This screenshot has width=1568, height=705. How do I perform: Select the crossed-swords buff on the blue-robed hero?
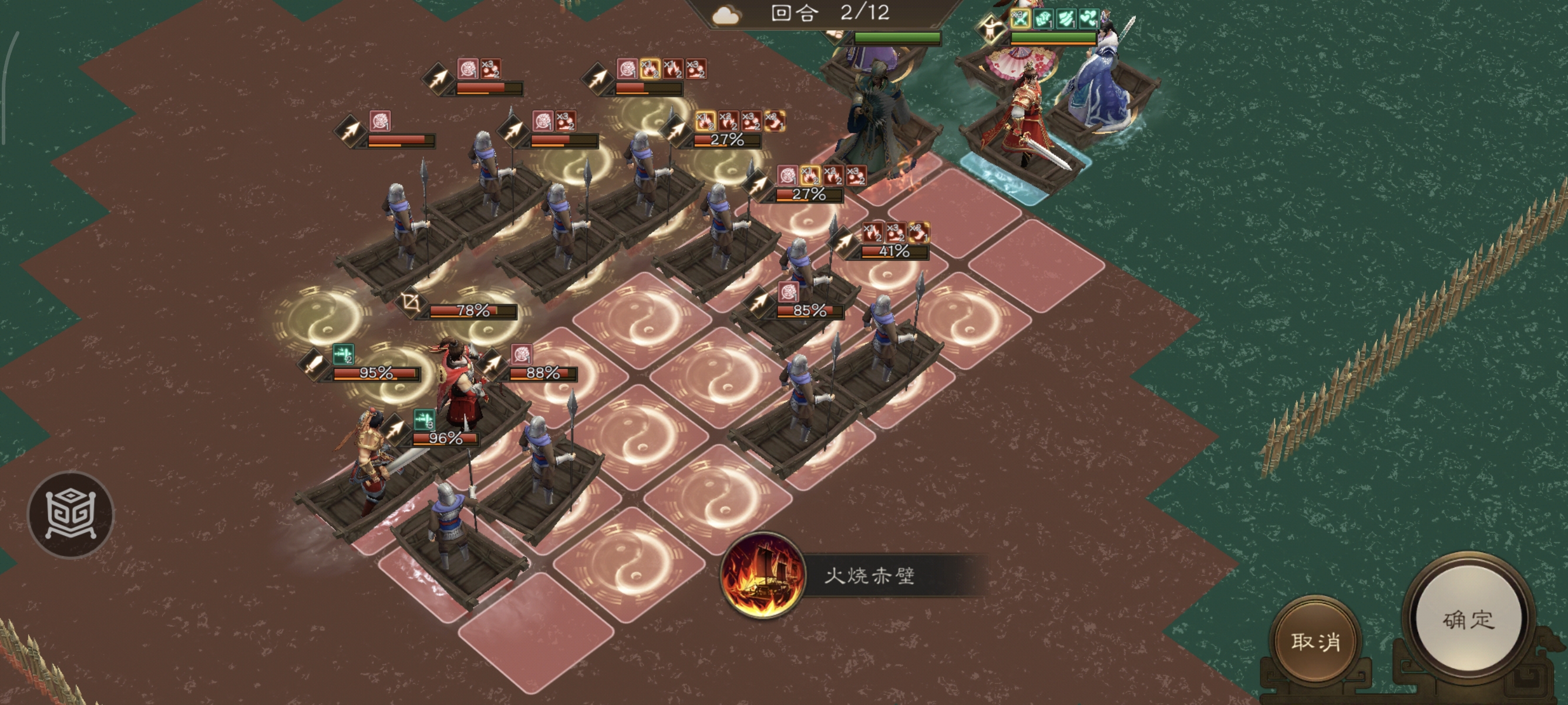(1021, 20)
